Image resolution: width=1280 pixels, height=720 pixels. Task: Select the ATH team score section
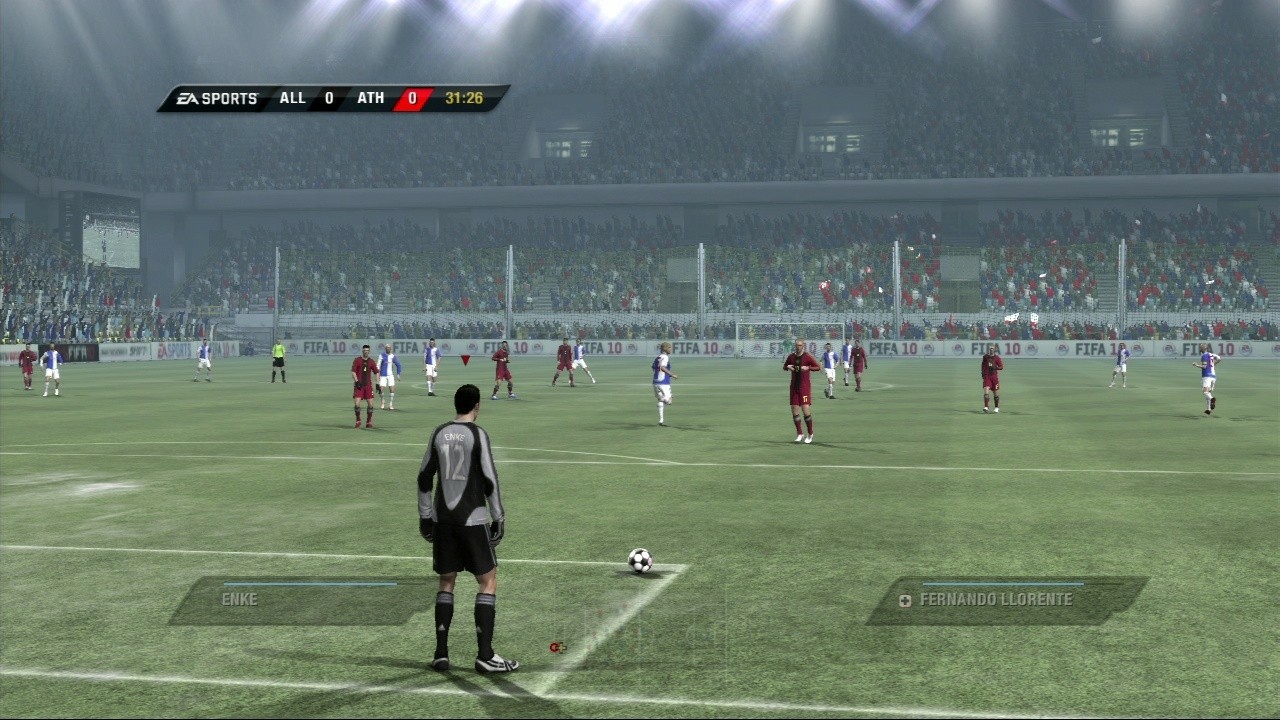(390, 97)
